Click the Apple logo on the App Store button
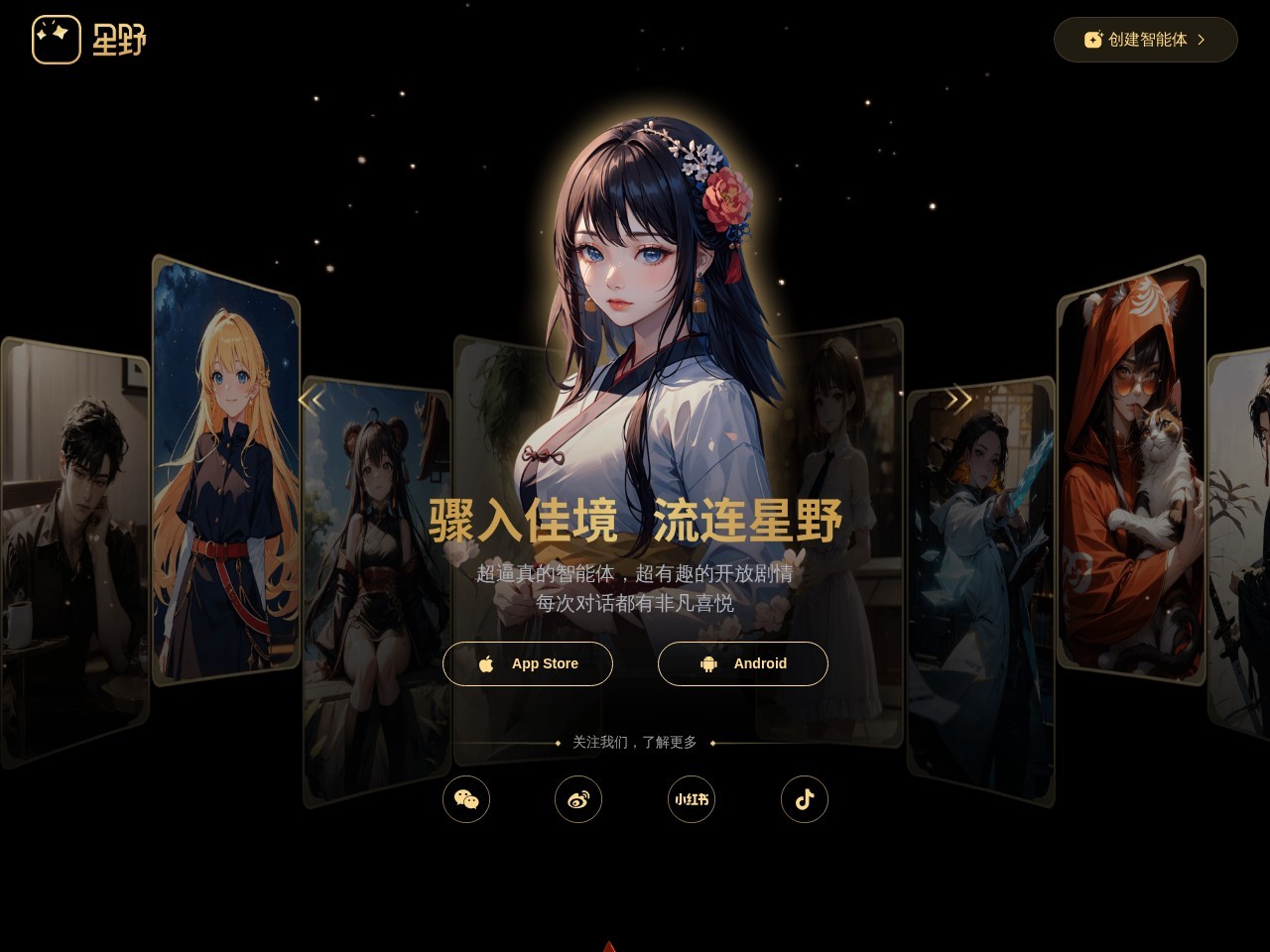The height and width of the screenshot is (952, 1270). click(x=487, y=663)
